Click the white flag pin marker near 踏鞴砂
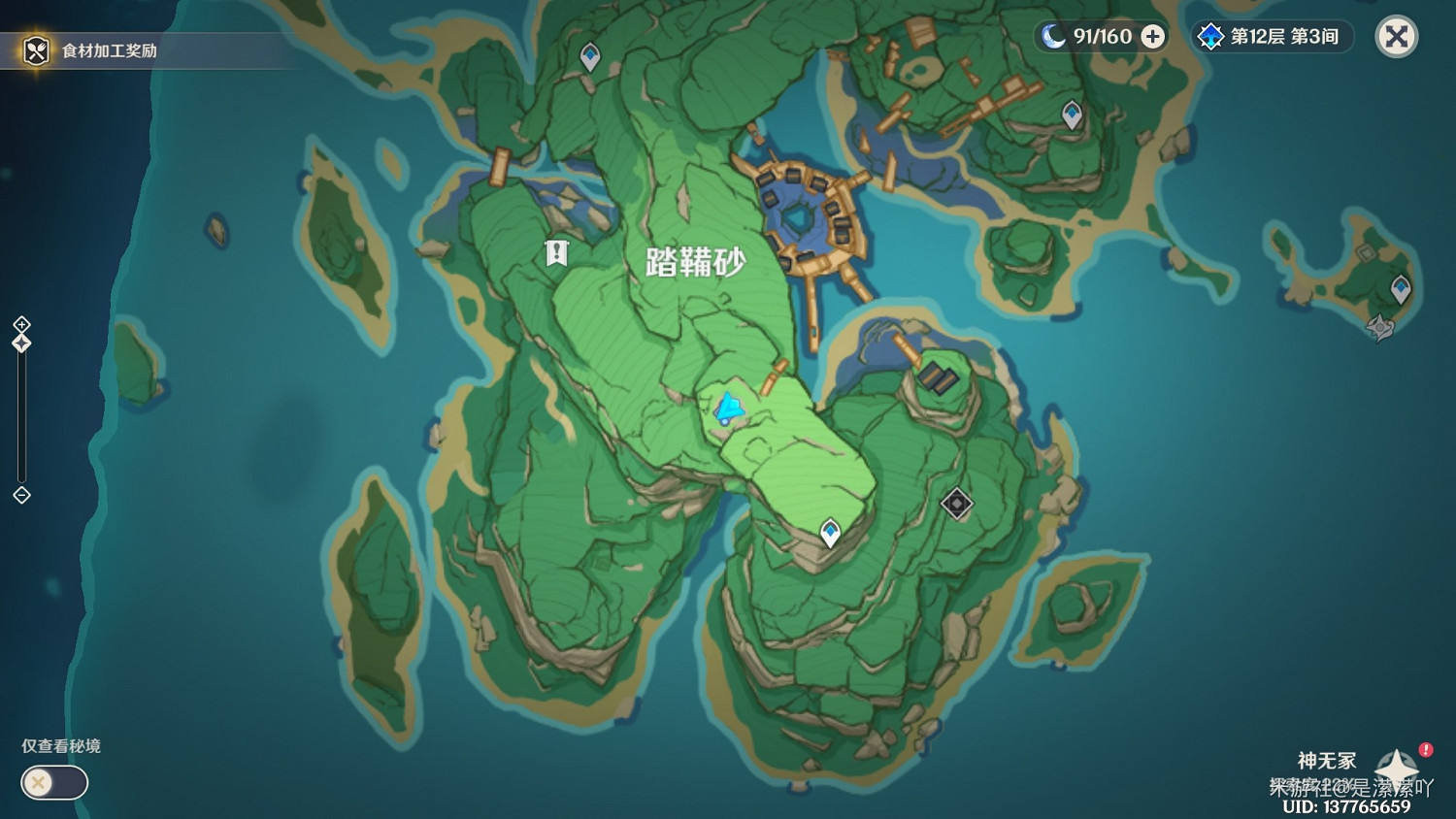The image size is (1456, 819). 556,253
